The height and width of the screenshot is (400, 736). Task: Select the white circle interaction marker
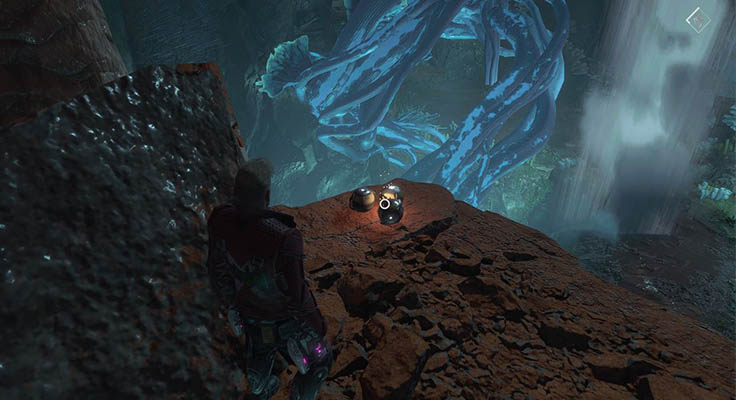[x=384, y=203]
